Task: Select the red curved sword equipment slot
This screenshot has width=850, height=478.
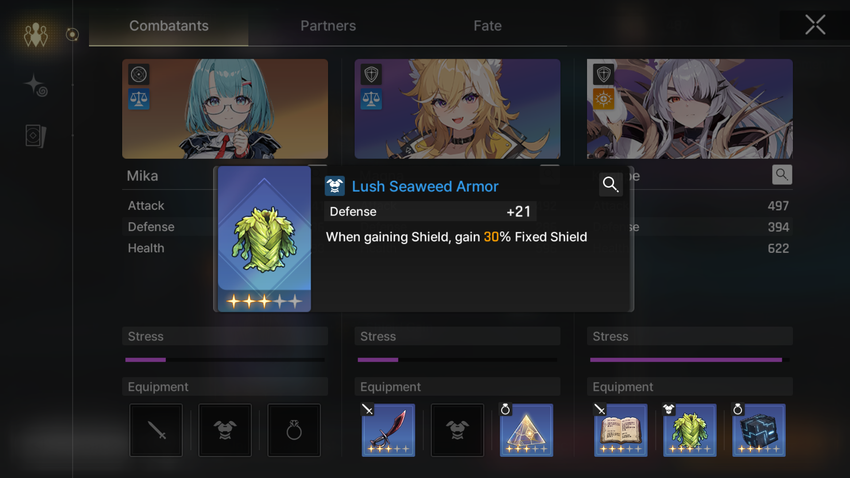Action: point(388,430)
